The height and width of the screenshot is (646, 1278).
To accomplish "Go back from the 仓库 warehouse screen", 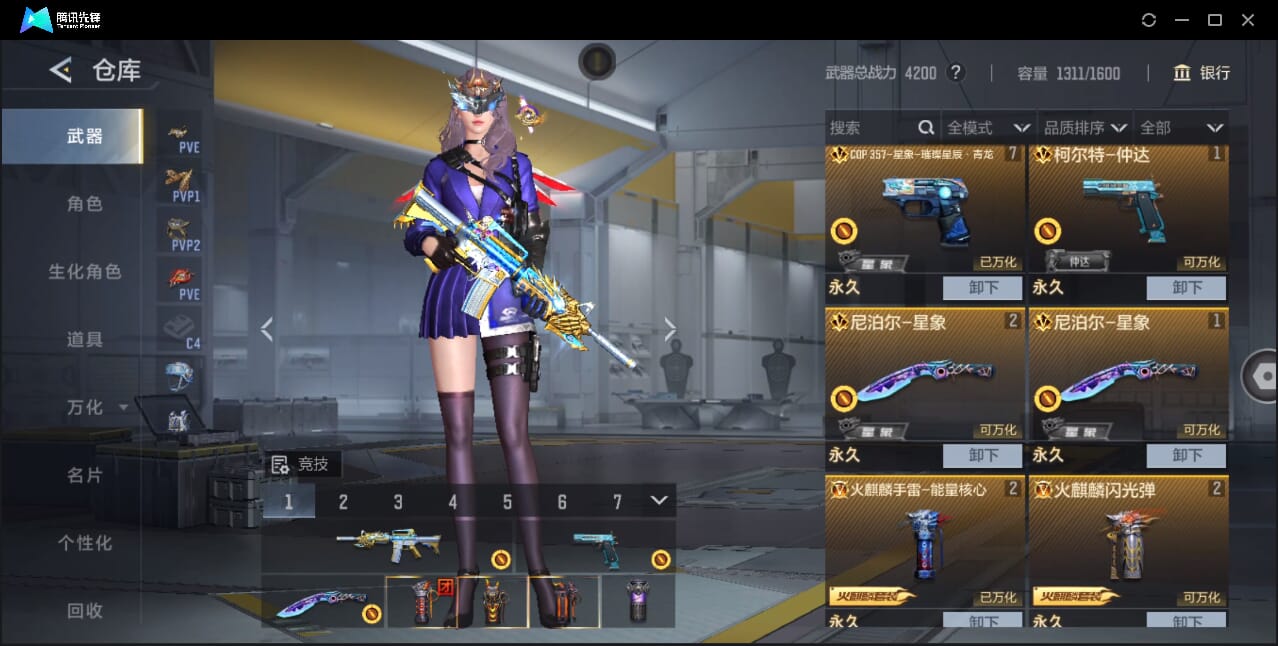I will 62,70.
